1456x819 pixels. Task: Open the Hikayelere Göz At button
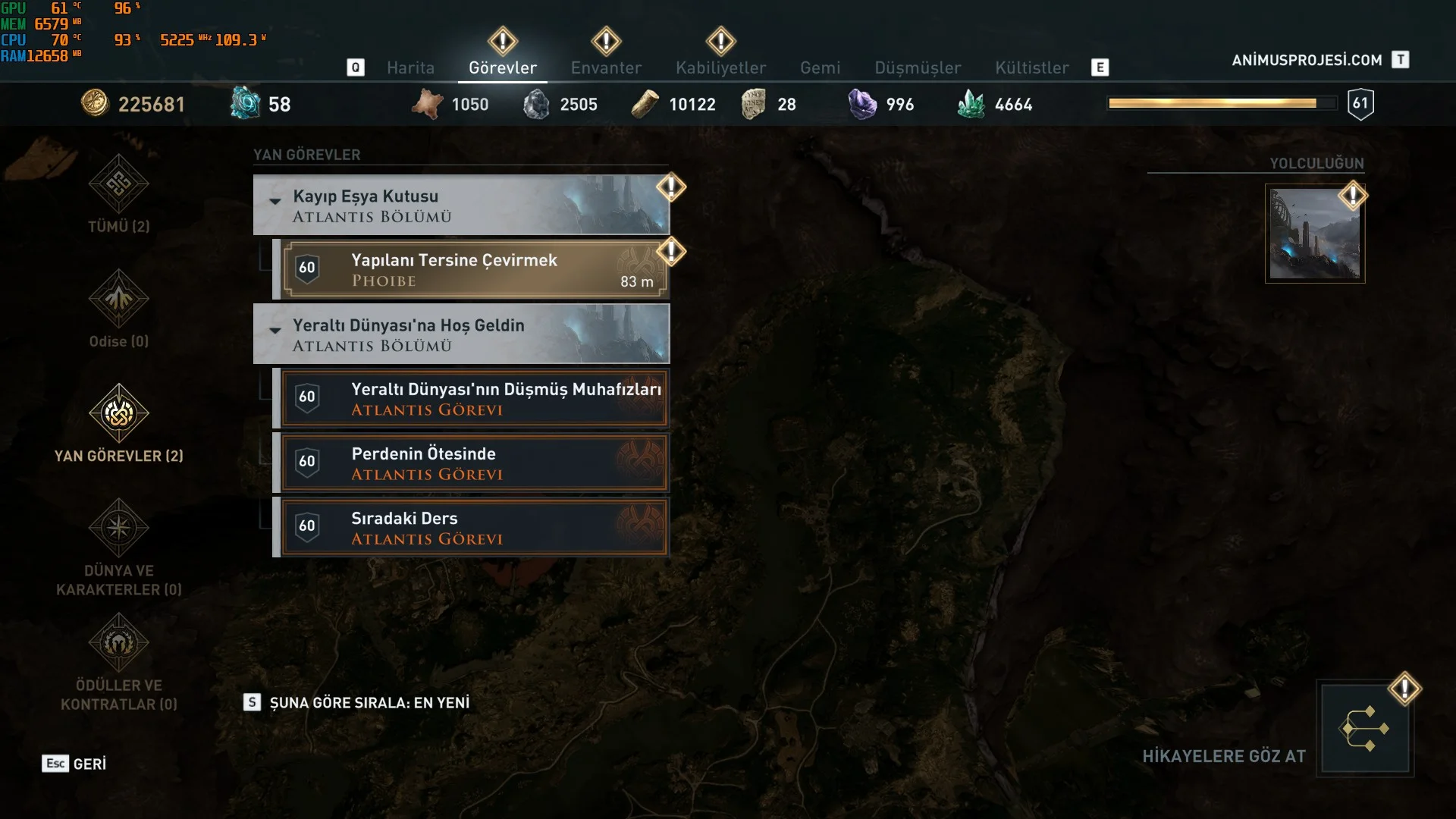tap(1364, 729)
